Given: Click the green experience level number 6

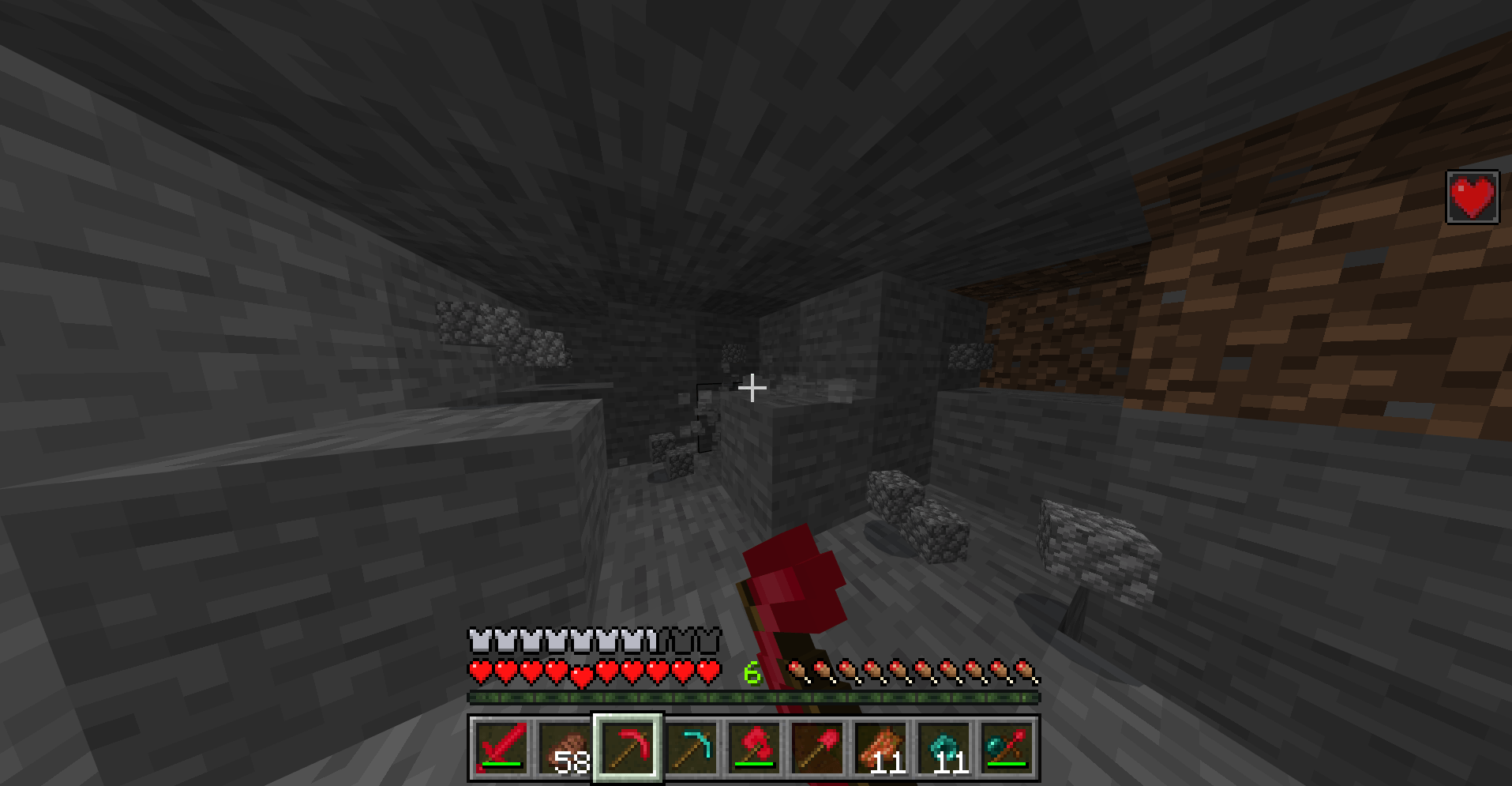Looking at the screenshot, I should (752, 673).
